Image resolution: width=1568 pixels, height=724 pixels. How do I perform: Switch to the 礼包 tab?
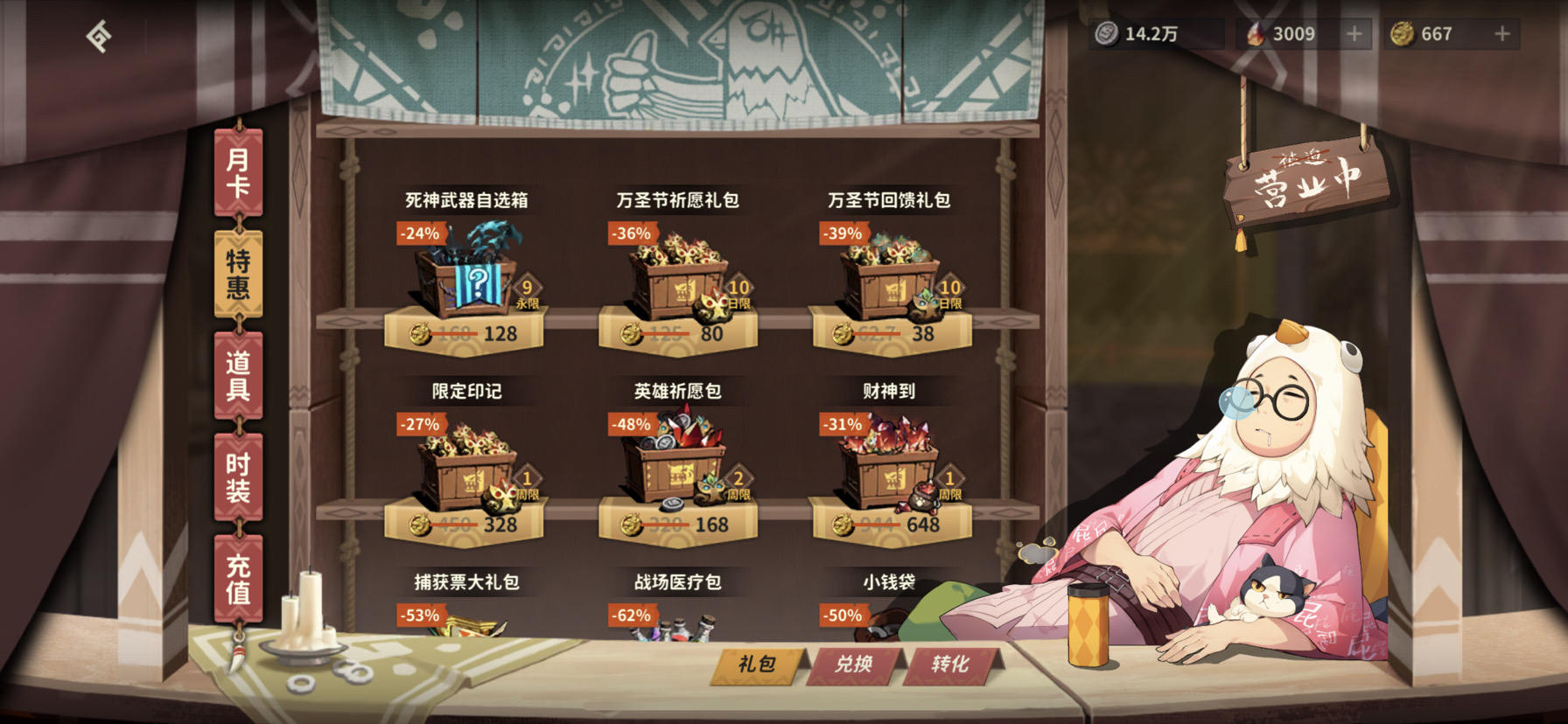click(754, 665)
